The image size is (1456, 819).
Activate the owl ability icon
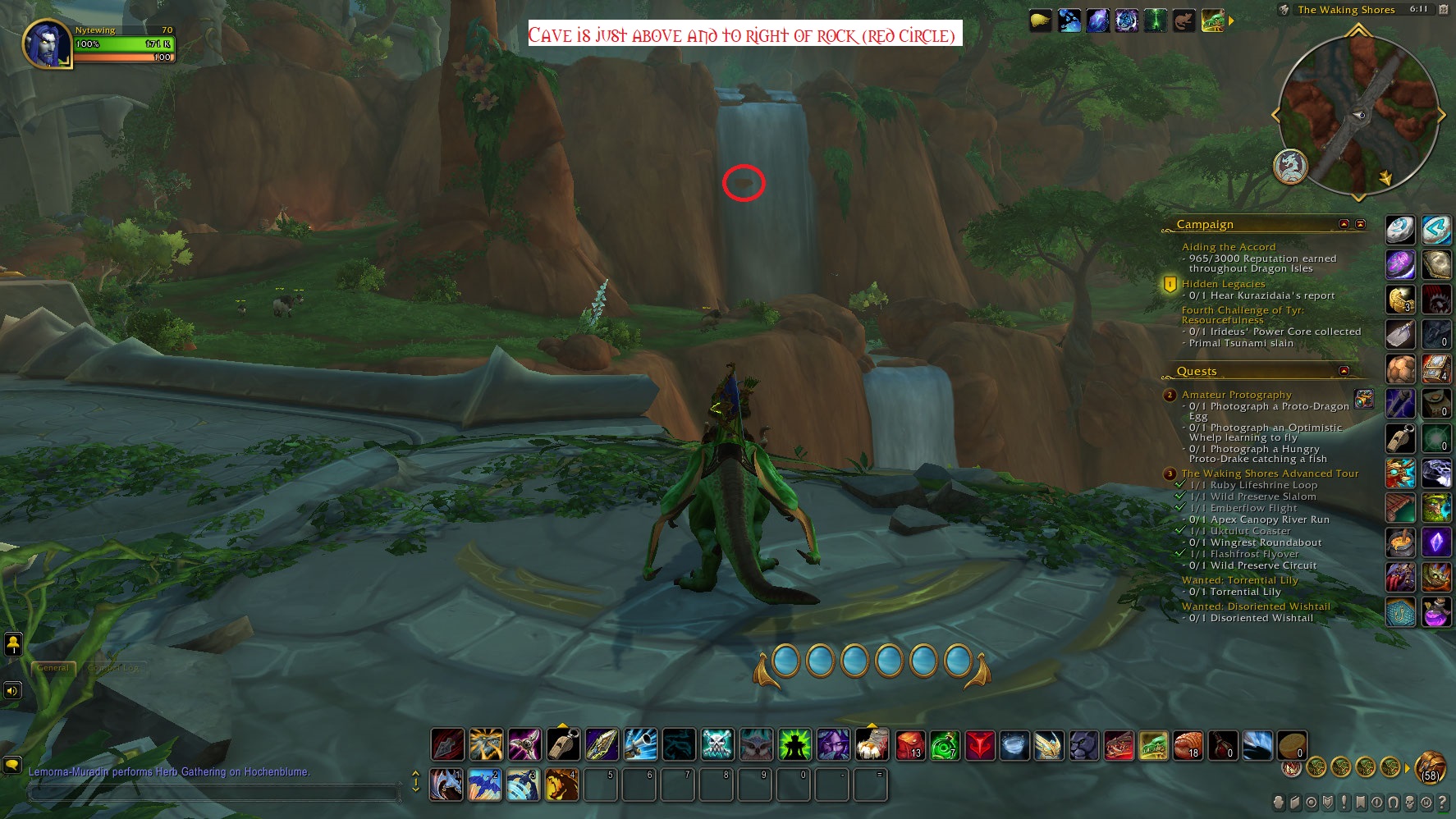coord(756,745)
